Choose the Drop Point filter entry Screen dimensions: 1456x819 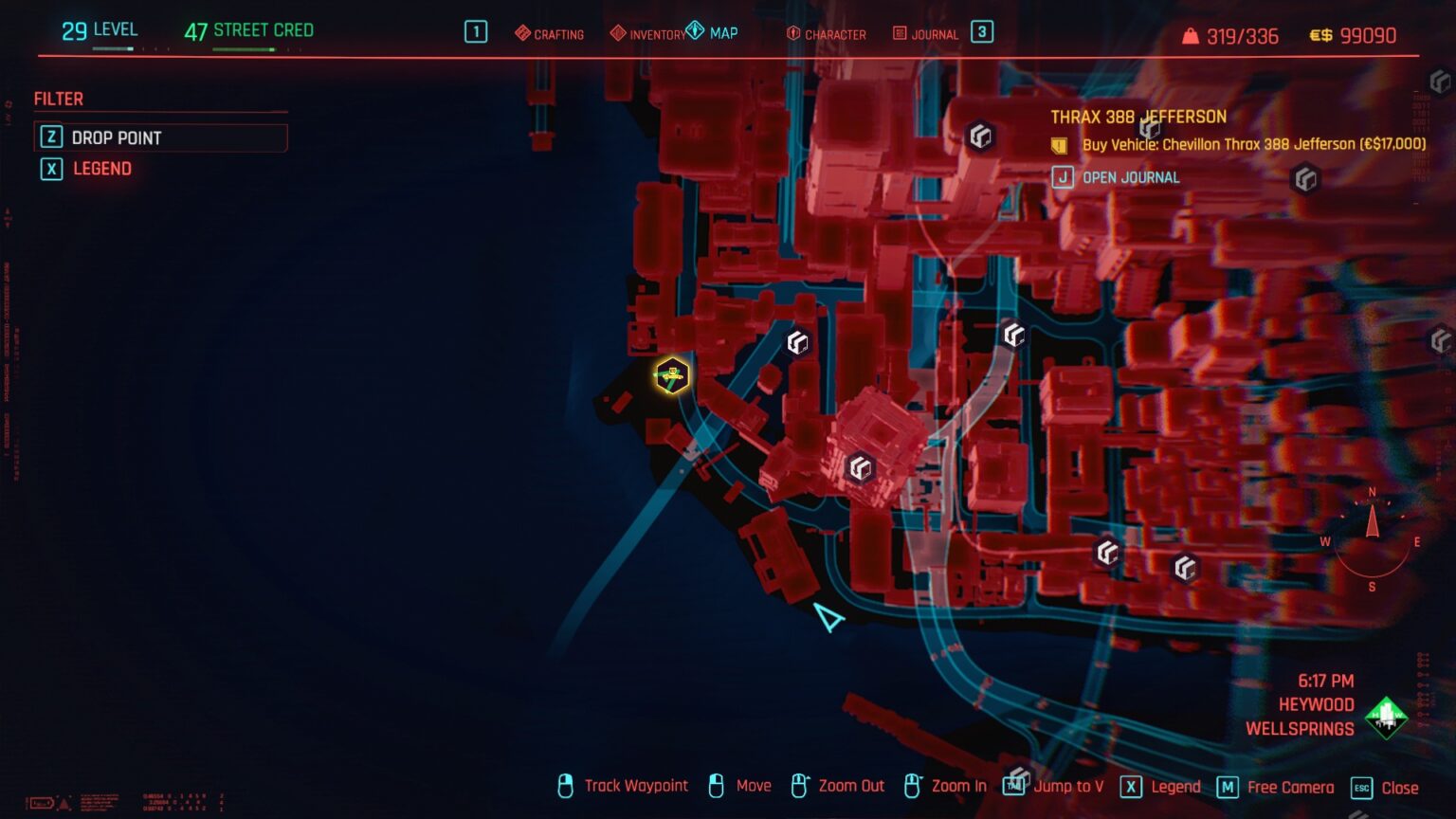160,137
